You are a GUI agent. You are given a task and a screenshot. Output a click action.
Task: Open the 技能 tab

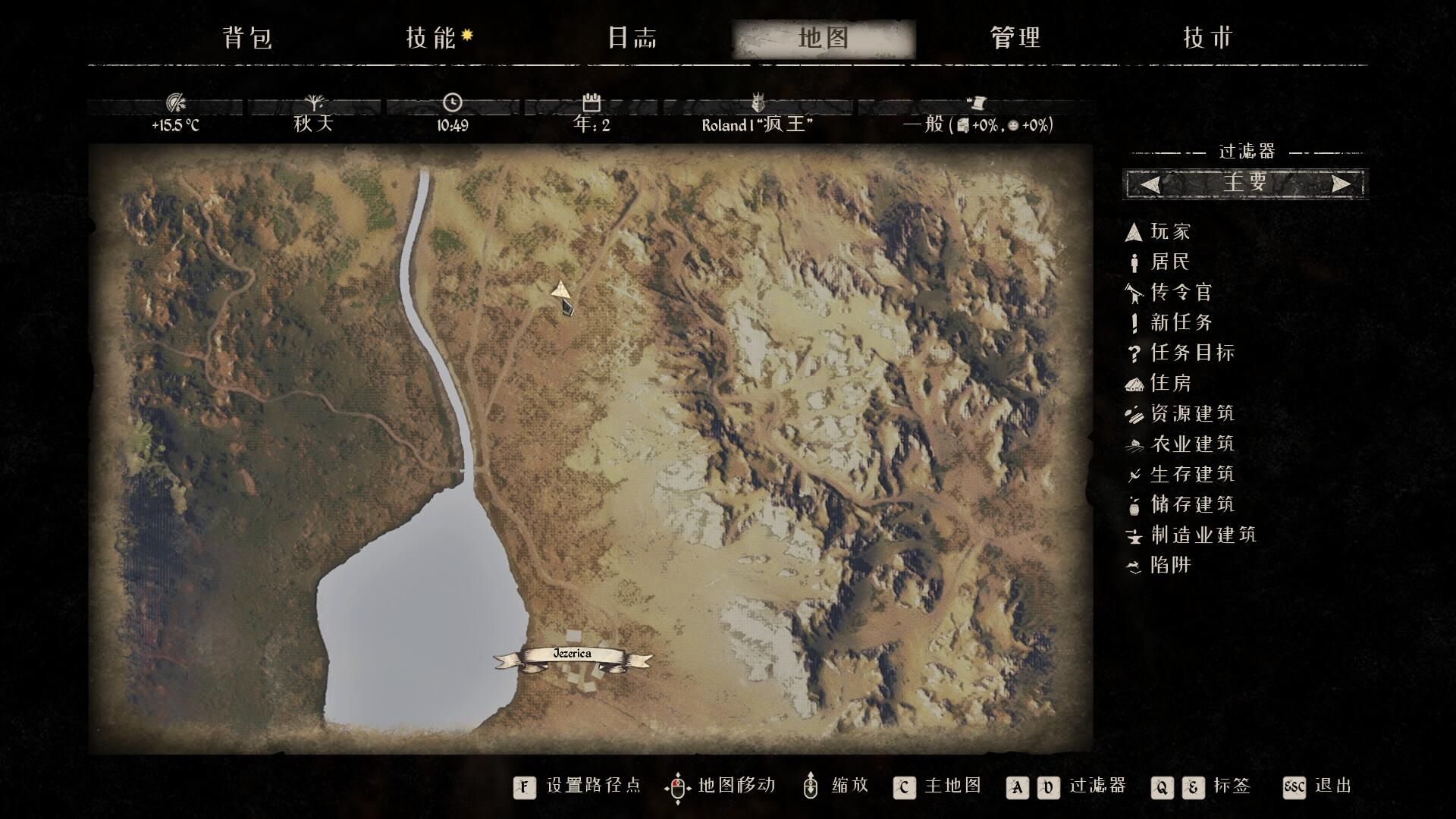(431, 38)
